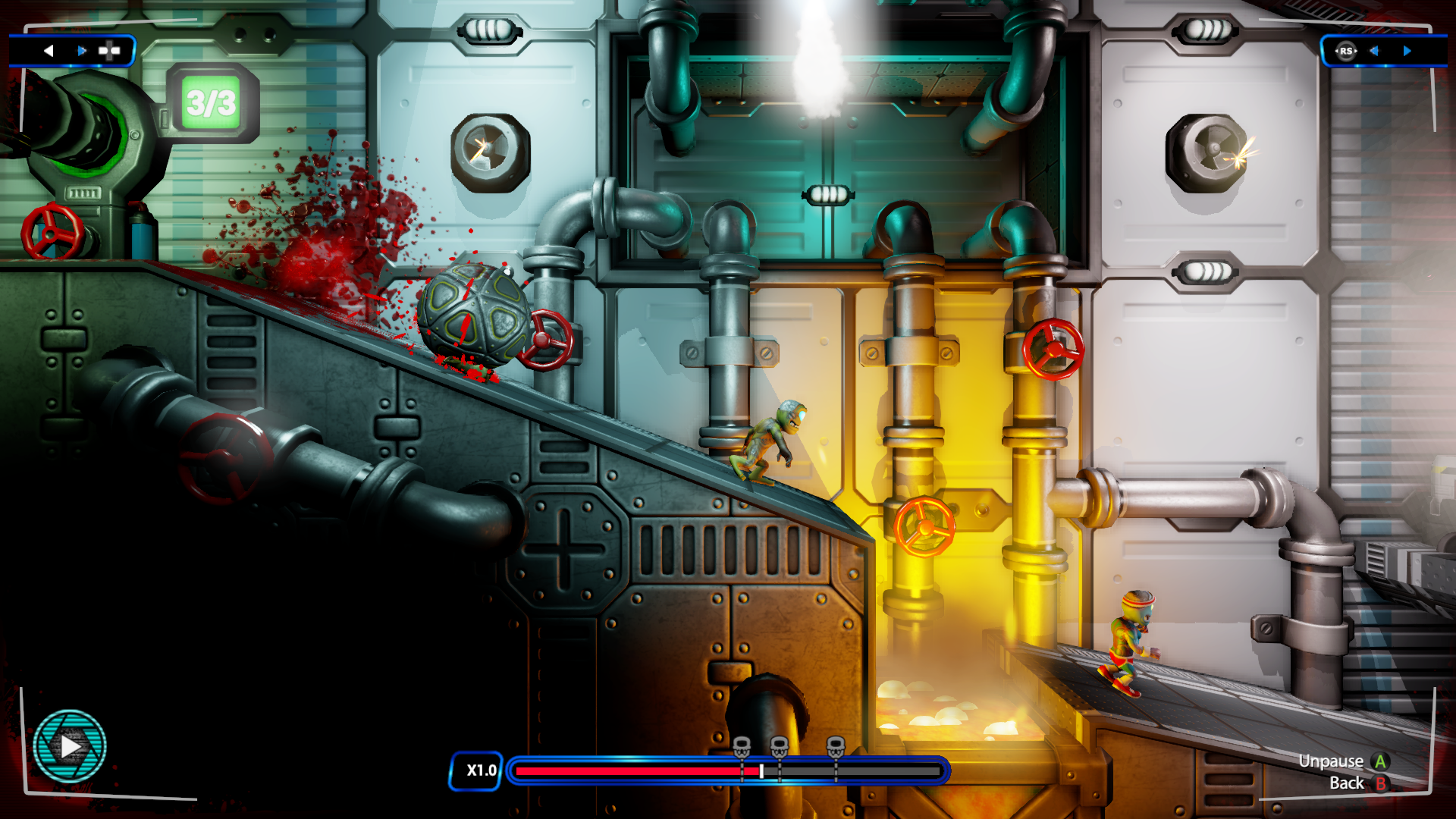
Task: Click the left arrow beside the RS icon
Action: (x=1374, y=51)
